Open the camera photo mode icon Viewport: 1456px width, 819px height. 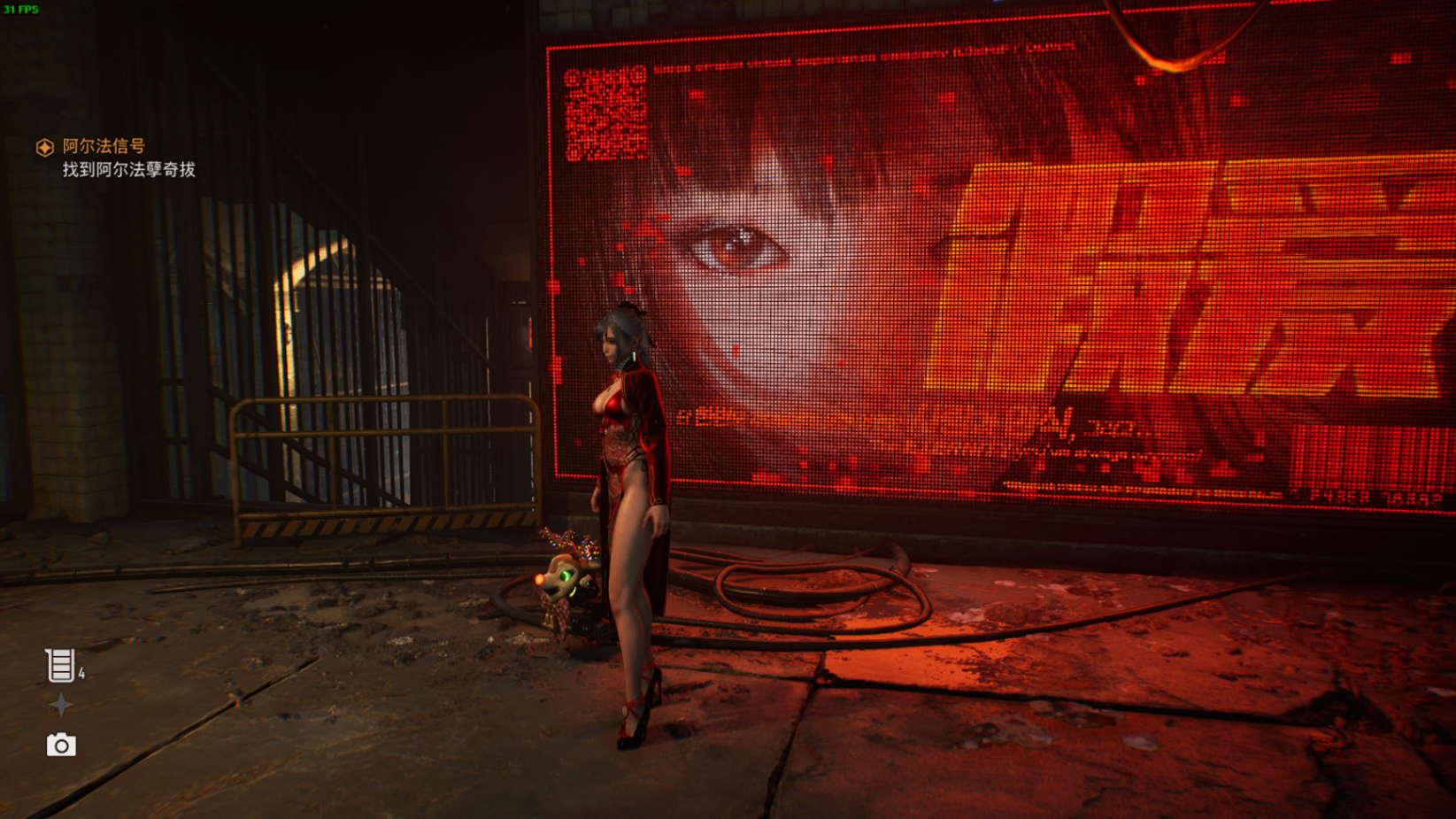point(61,746)
